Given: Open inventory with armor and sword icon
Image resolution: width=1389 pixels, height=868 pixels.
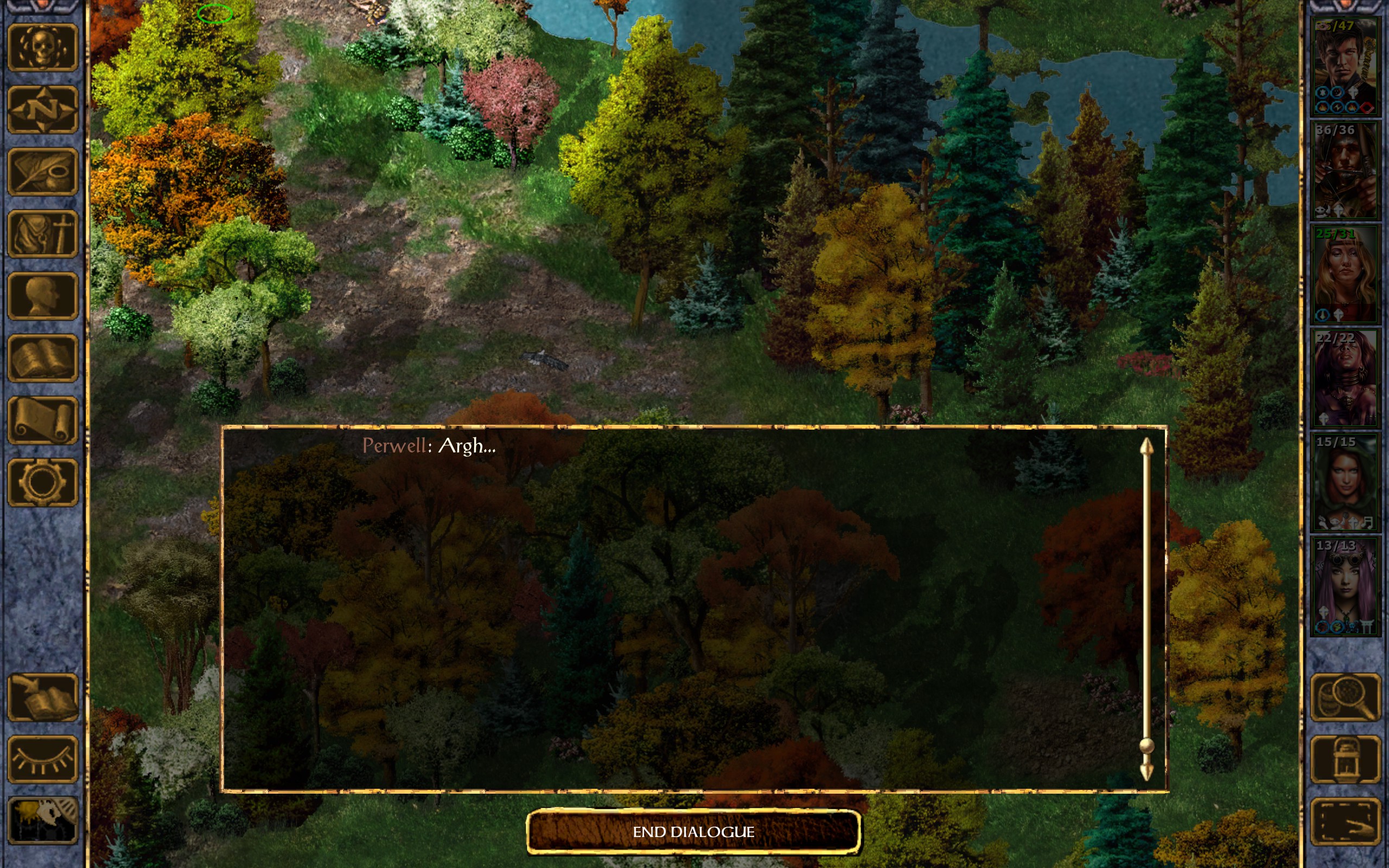Looking at the screenshot, I should (42, 234).
